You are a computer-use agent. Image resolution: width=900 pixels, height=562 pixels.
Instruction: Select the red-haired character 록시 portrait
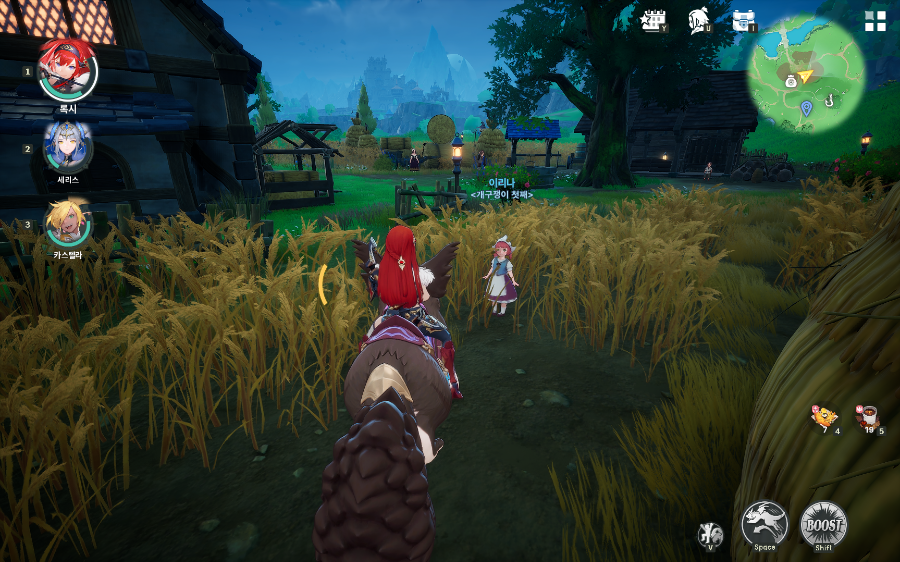[x=68, y=69]
